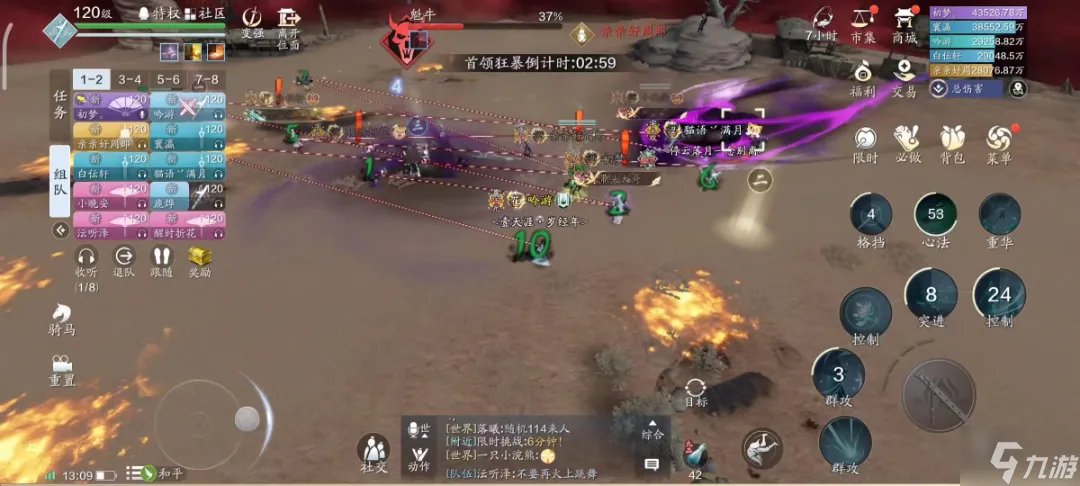Viewport: 1080px width, 486px height.
Task: Open the 市集 marketplace
Action: pyautogui.click(x=861, y=22)
